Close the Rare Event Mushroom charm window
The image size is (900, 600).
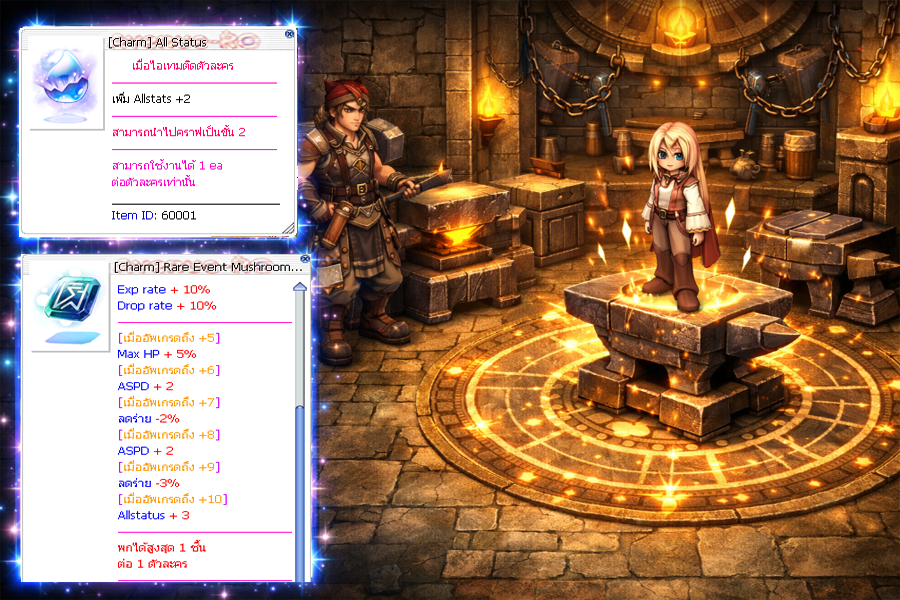click(304, 259)
